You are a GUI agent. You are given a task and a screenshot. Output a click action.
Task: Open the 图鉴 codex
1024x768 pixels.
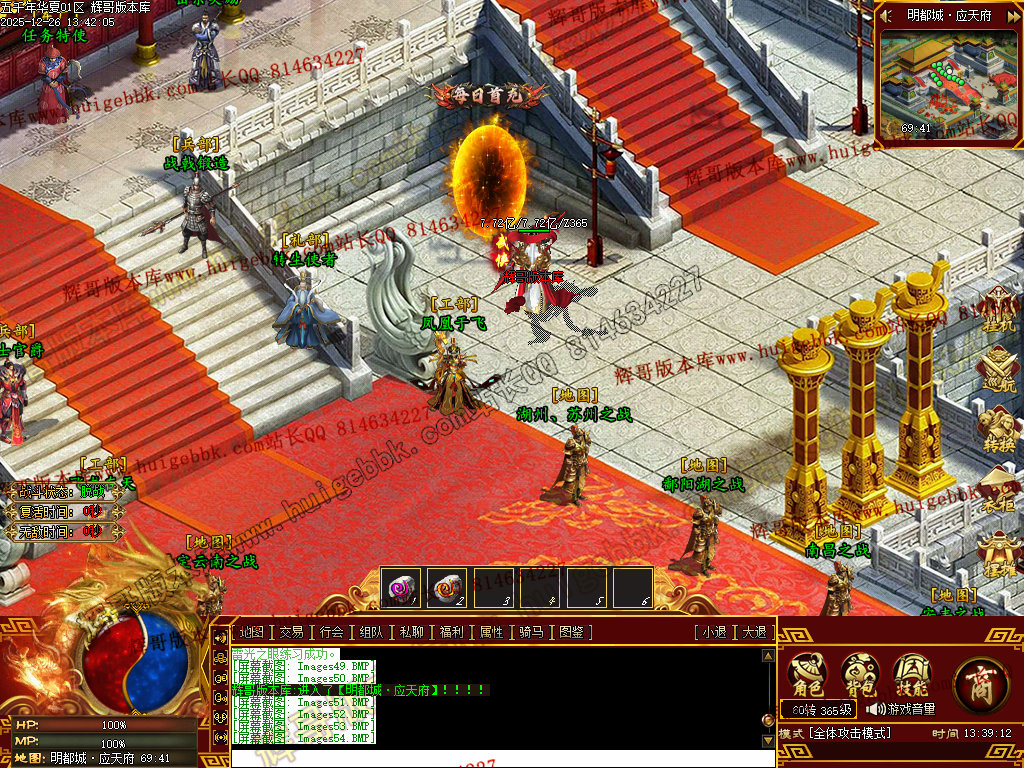pos(571,632)
